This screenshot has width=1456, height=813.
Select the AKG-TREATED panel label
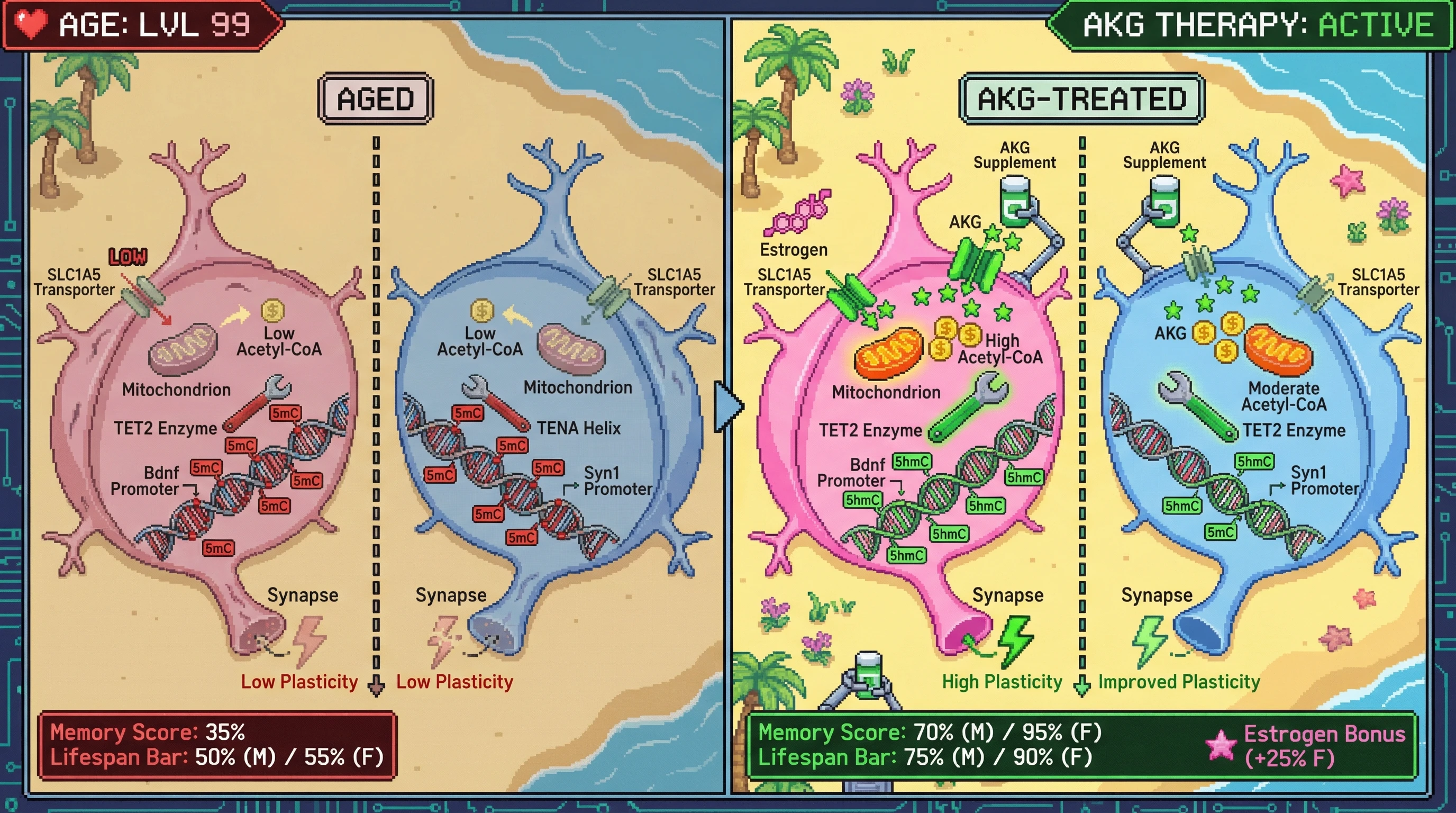click(1081, 99)
